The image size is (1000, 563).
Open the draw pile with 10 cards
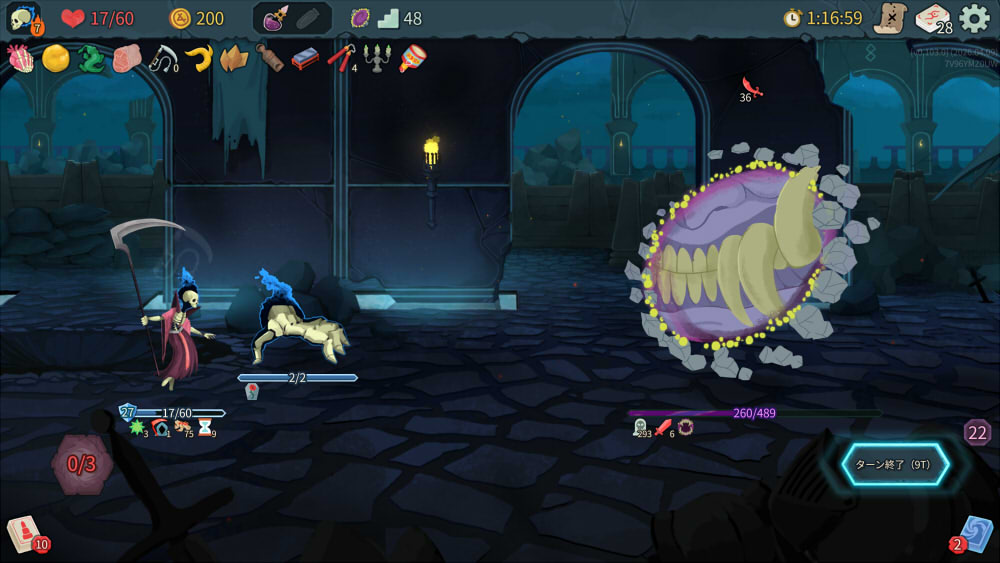[24, 532]
